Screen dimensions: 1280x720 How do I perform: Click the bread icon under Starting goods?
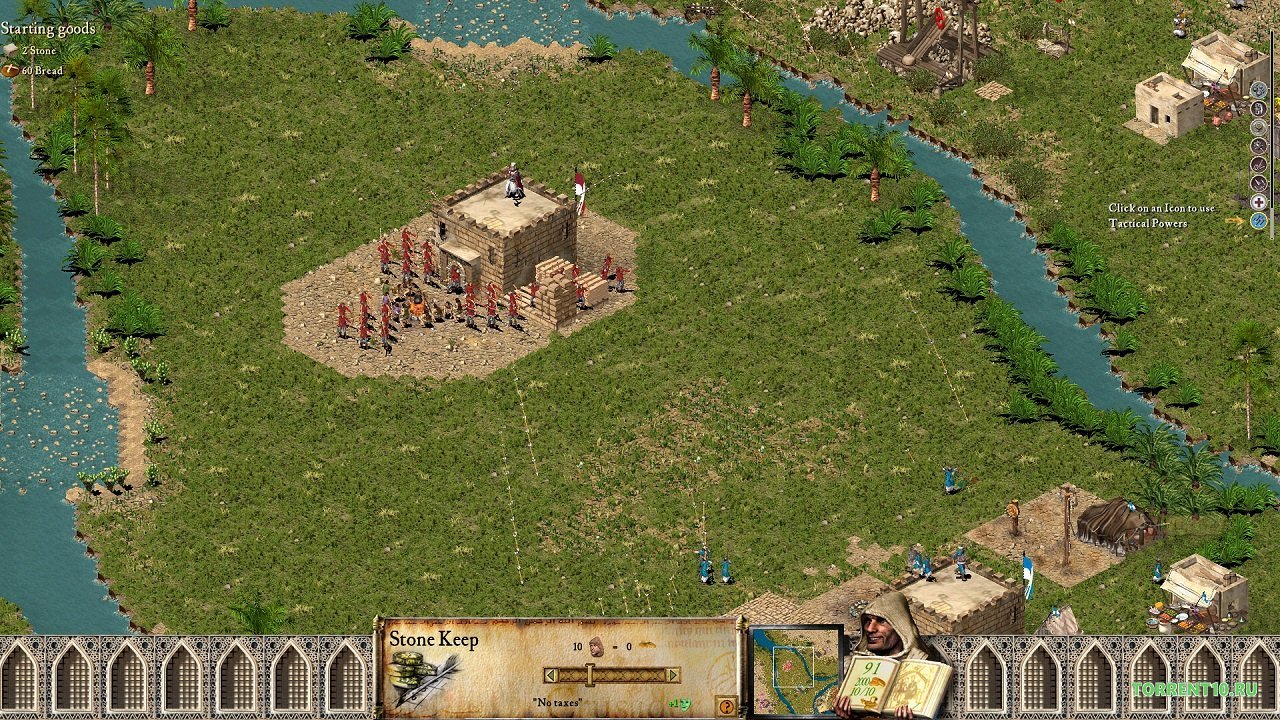pos(11,70)
